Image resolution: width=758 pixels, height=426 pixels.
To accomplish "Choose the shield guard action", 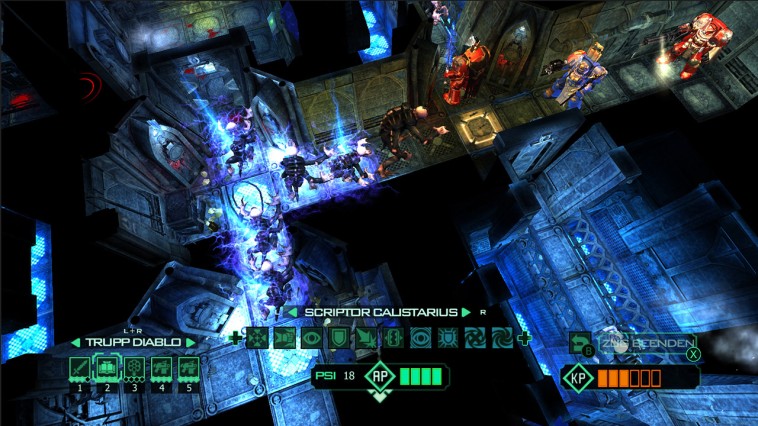I will 339,338.
